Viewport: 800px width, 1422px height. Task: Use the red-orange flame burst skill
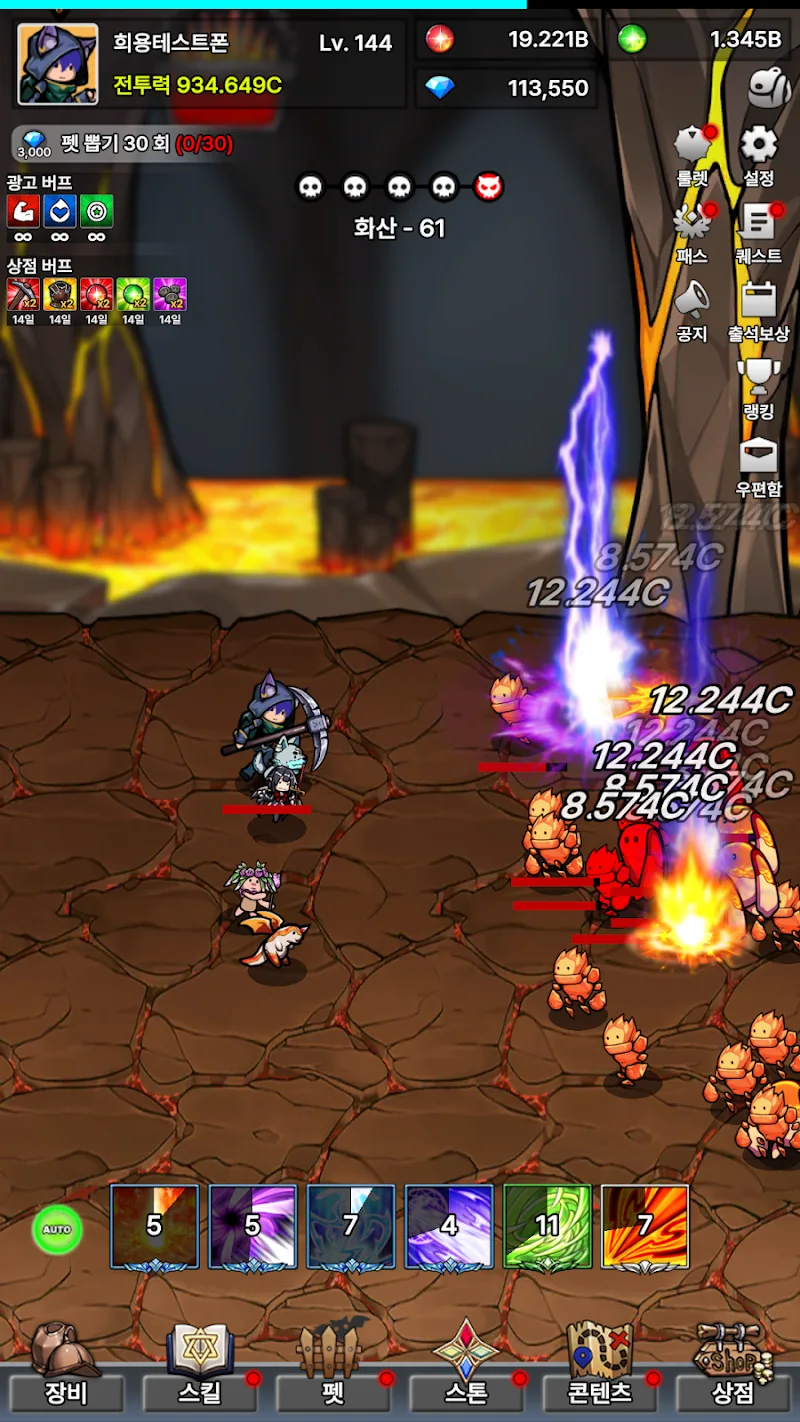pyautogui.click(x=645, y=1226)
